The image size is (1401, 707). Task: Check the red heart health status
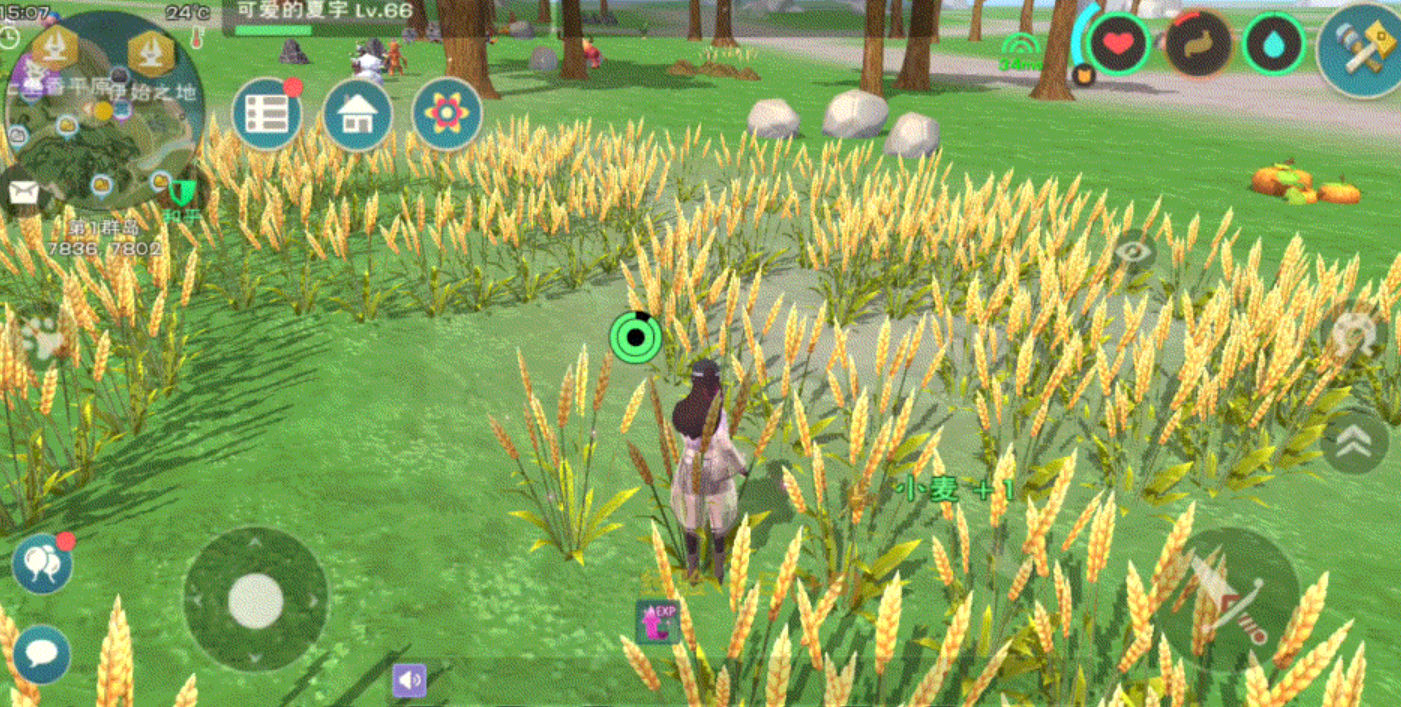coord(1118,44)
